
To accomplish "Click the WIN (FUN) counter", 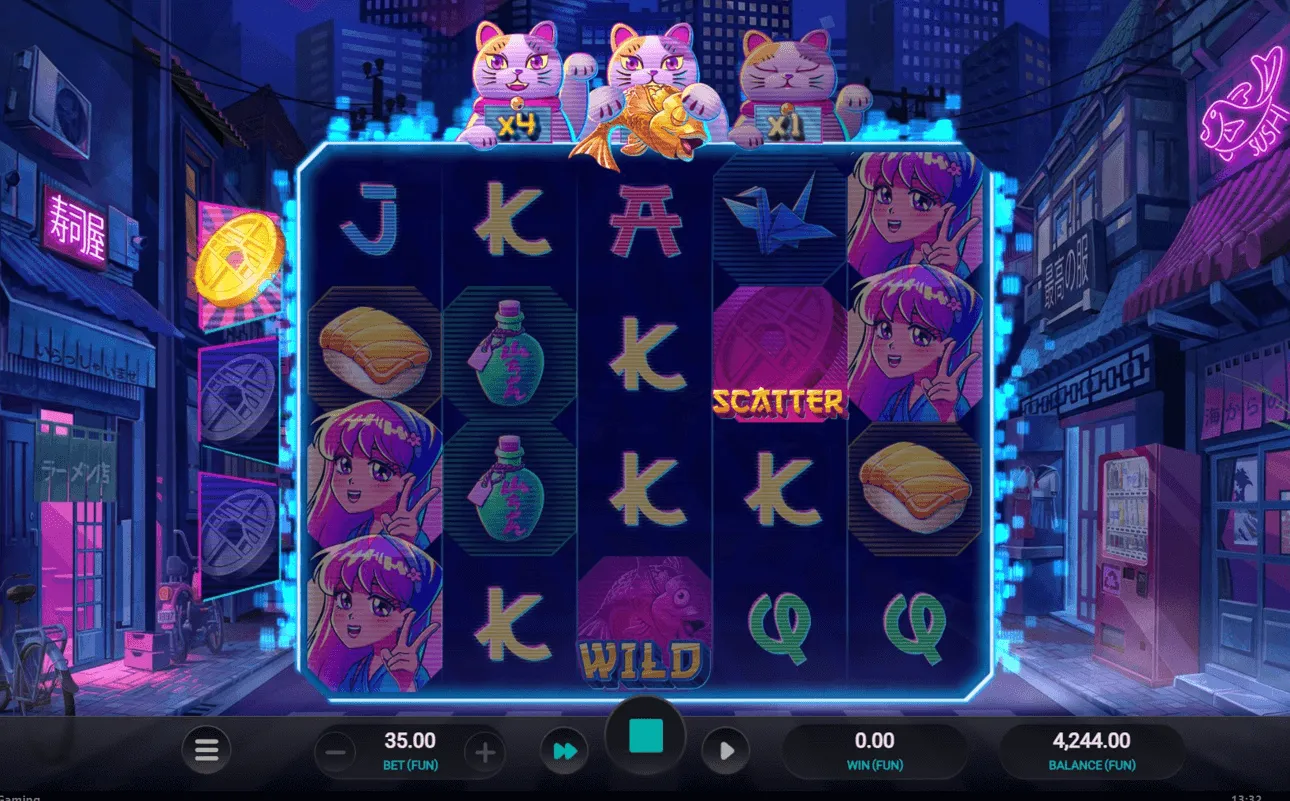I will [876, 749].
